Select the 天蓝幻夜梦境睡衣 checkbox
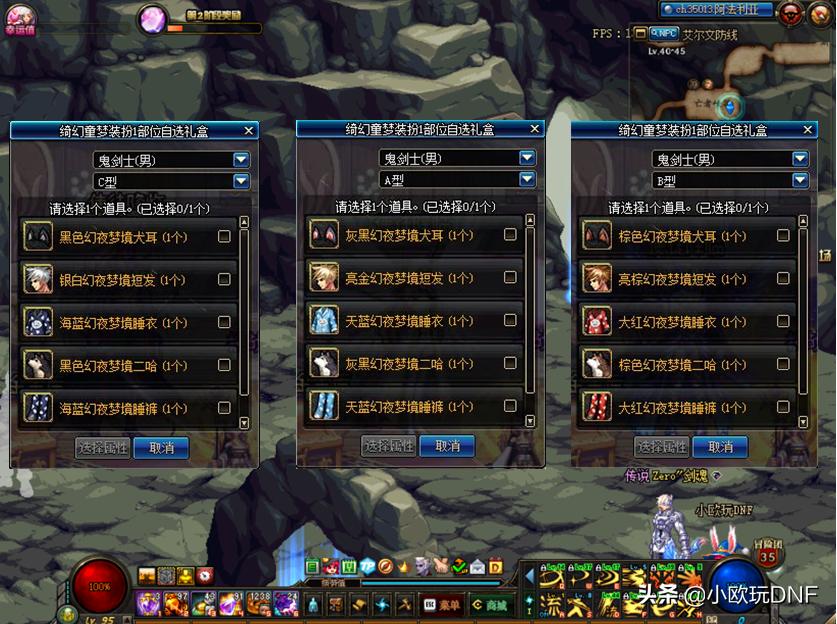The width and height of the screenshot is (837, 624). pos(510,320)
